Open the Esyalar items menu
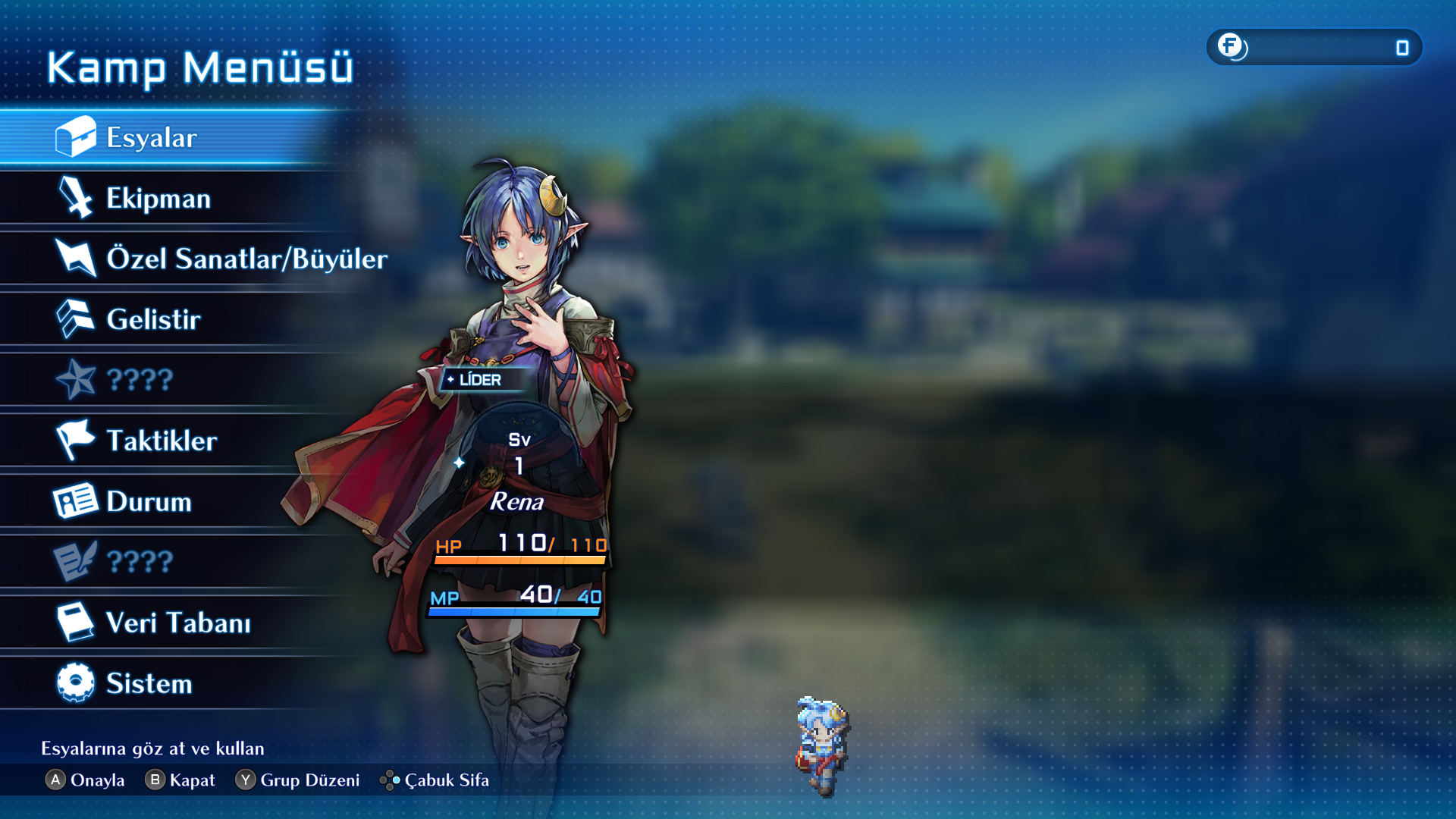This screenshot has width=1456, height=819. click(152, 137)
